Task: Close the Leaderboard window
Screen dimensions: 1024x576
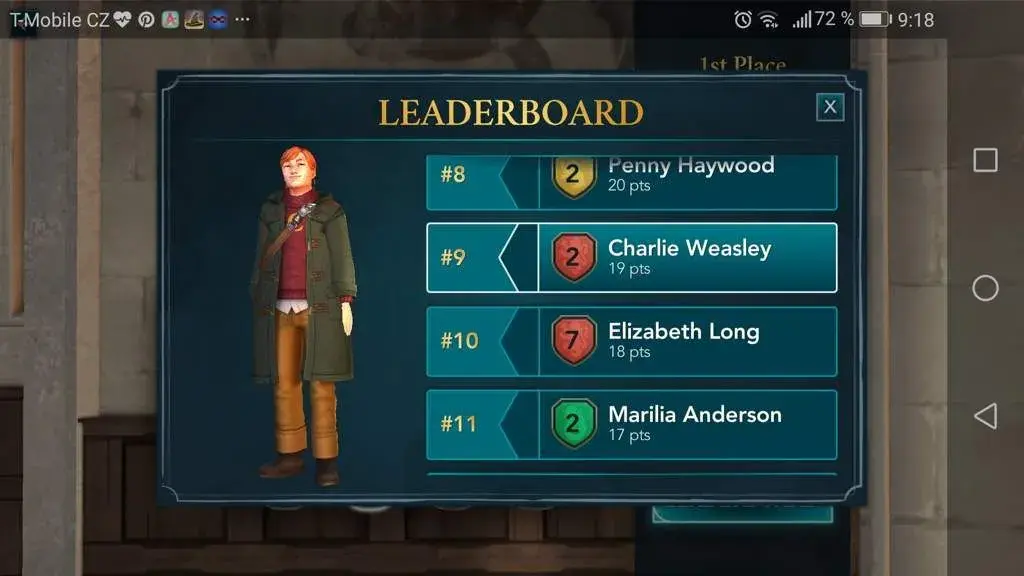Action: [x=830, y=107]
